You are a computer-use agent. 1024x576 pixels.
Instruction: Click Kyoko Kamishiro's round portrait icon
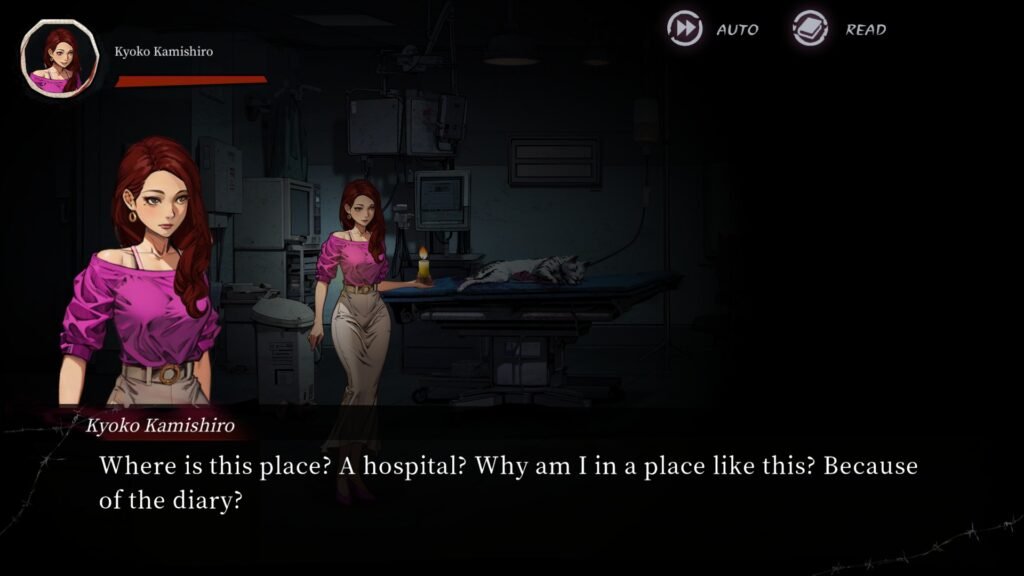[x=59, y=59]
